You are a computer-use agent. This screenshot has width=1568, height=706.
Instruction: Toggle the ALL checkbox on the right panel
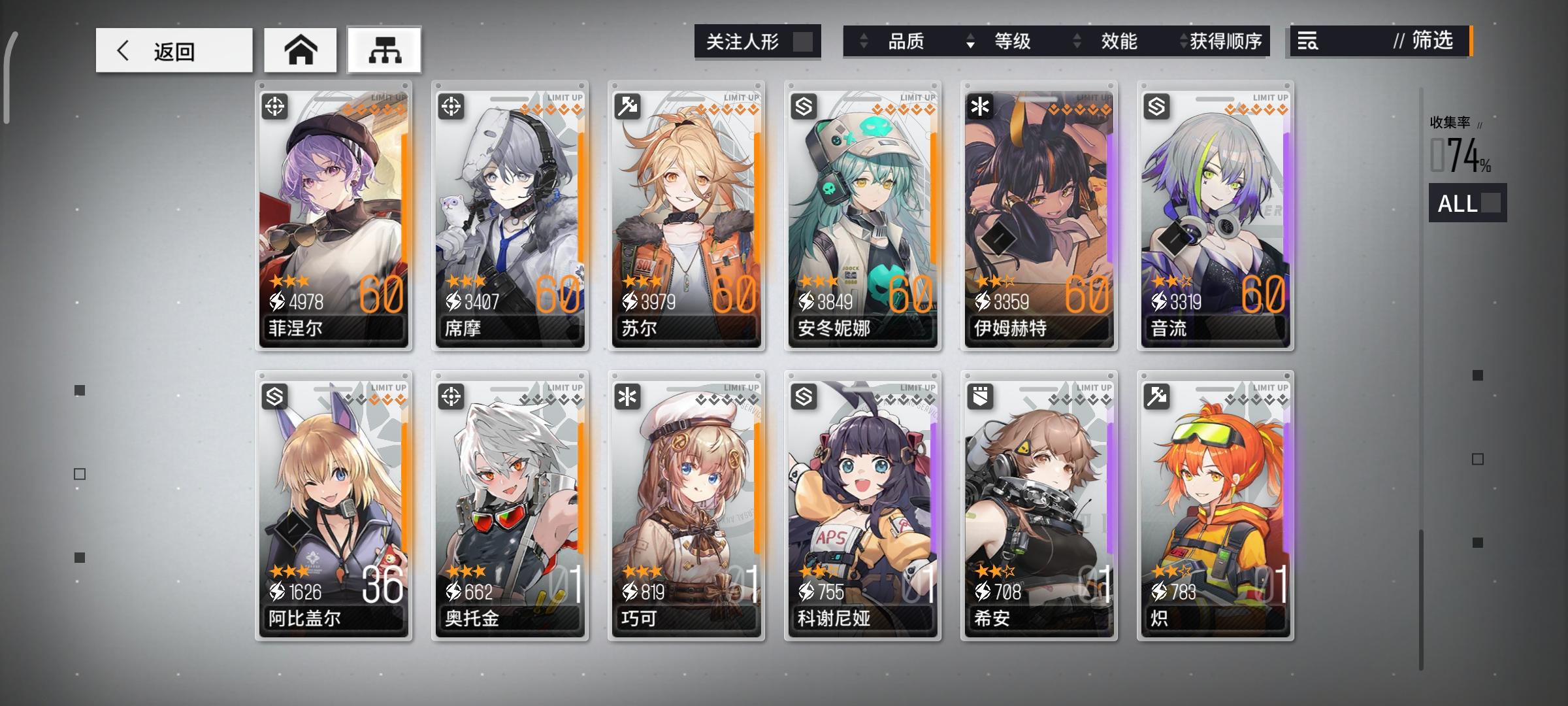coord(1492,205)
